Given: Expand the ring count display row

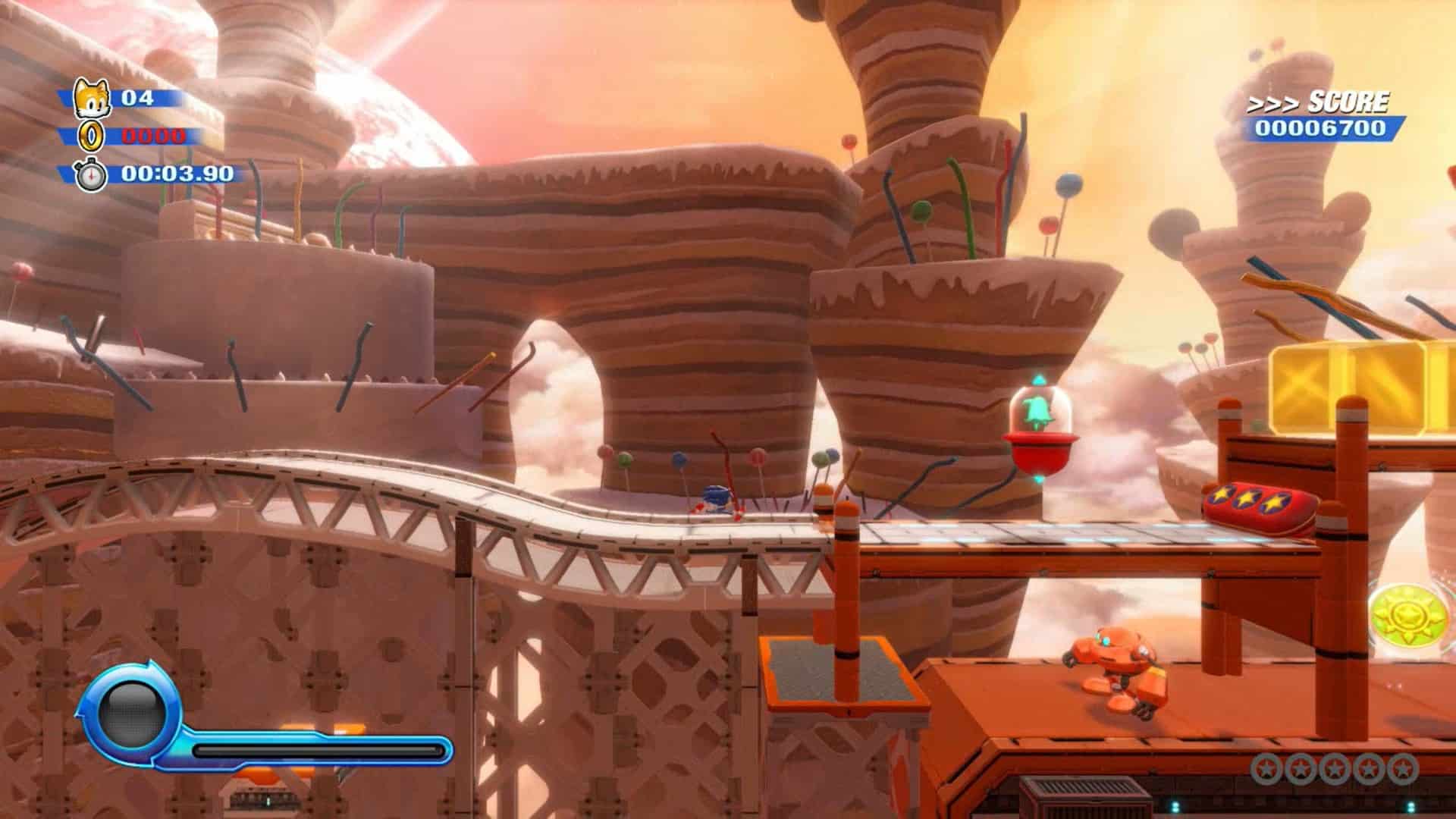Looking at the screenshot, I should 136,135.
